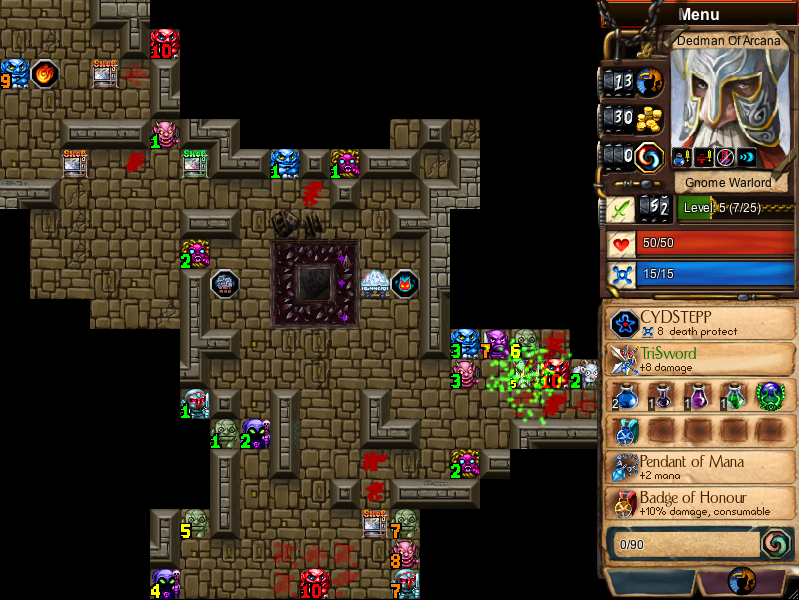The image size is (799, 600).
Task: Use the blue mana potion
Action: click(x=626, y=394)
